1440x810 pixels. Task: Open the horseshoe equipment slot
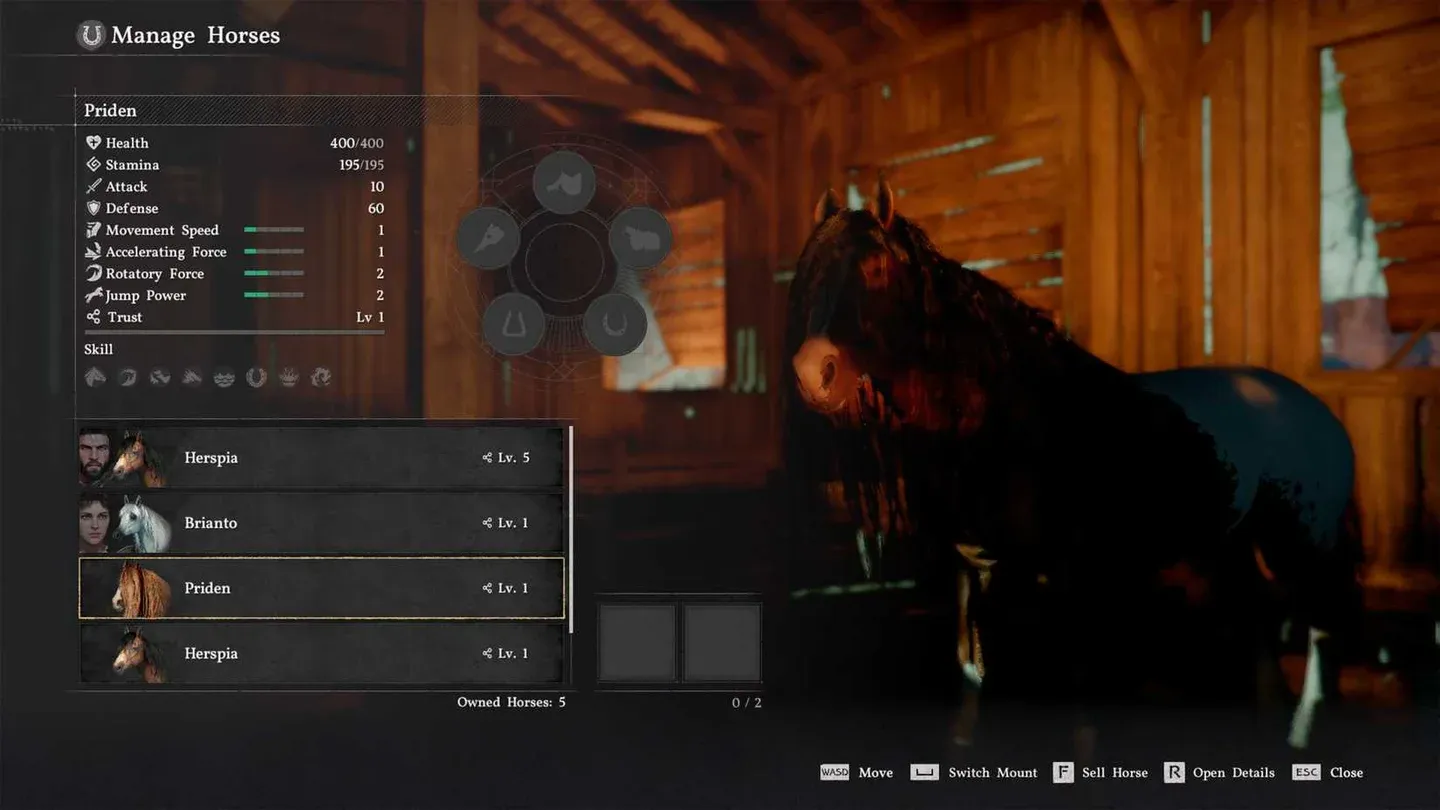614,324
